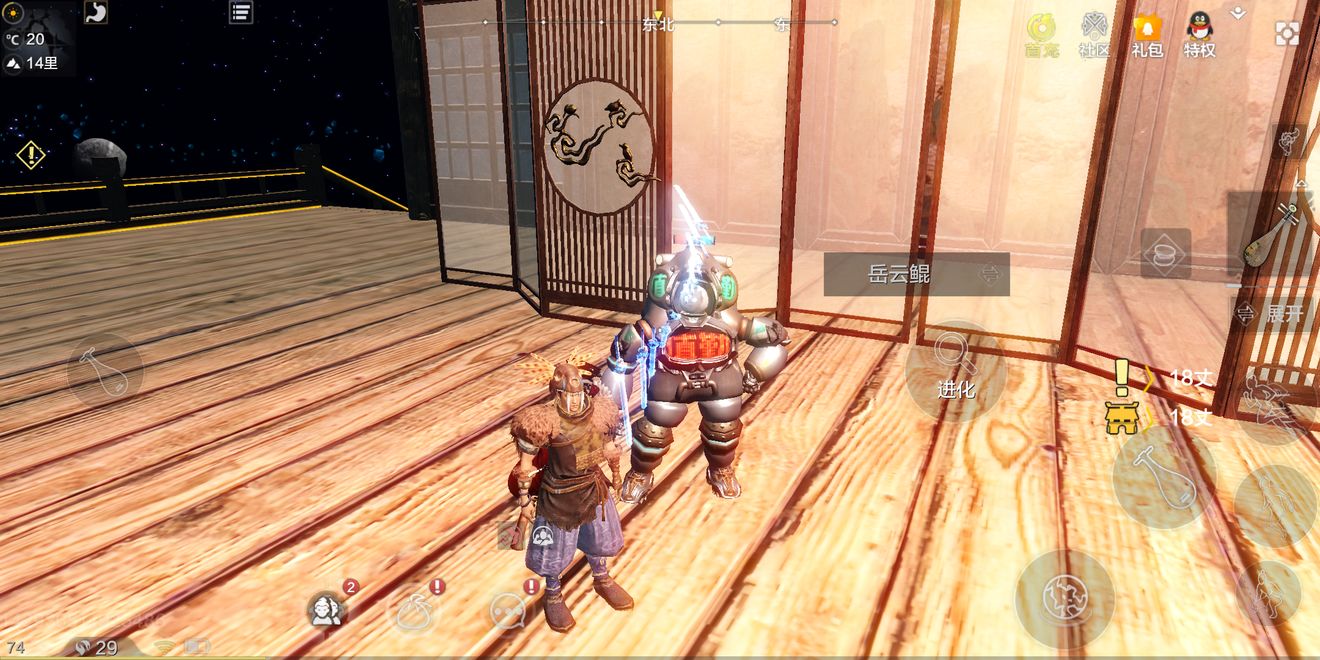Tap the camera focus icon in corner
This screenshot has width=1320, height=660.
pos(1287,33)
